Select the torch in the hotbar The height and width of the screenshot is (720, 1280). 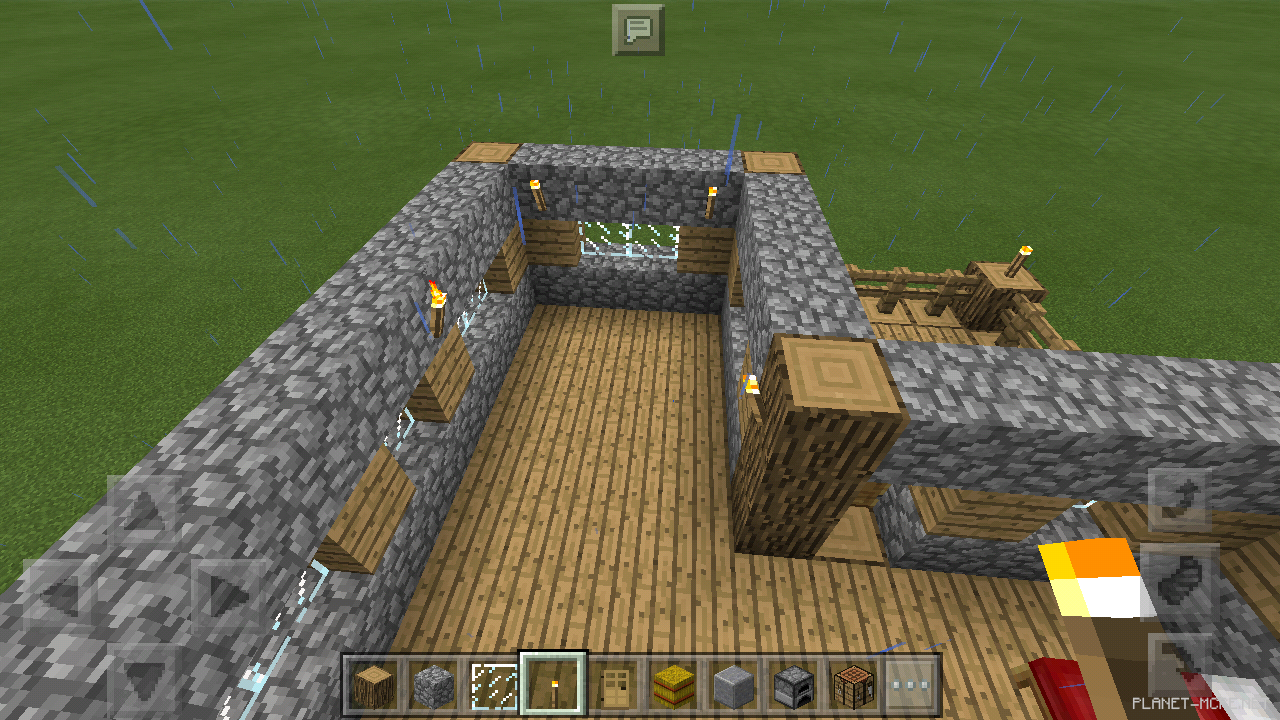(x=551, y=682)
